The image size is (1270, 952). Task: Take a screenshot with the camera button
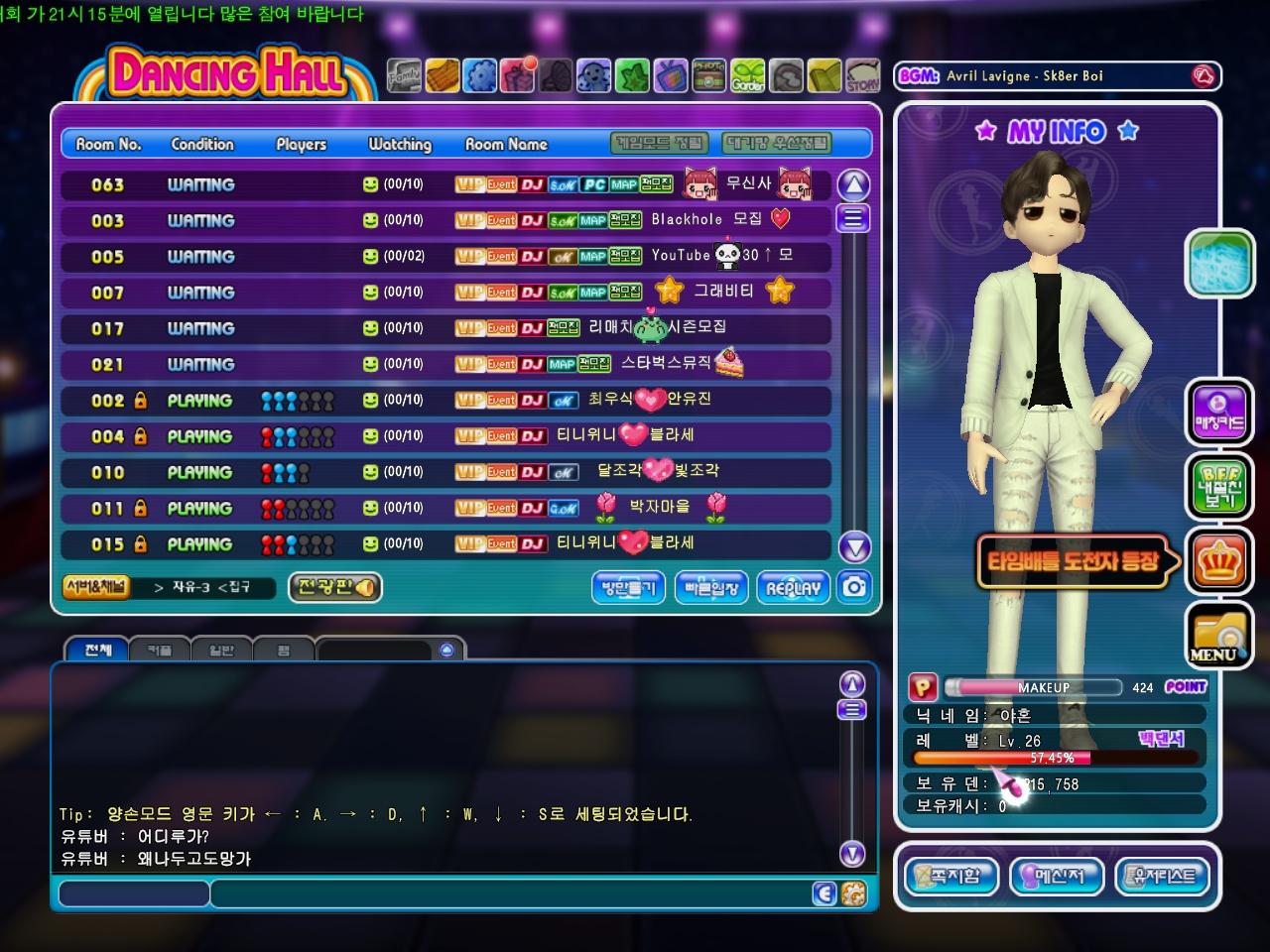pyautogui.click(x=854, y=587)
